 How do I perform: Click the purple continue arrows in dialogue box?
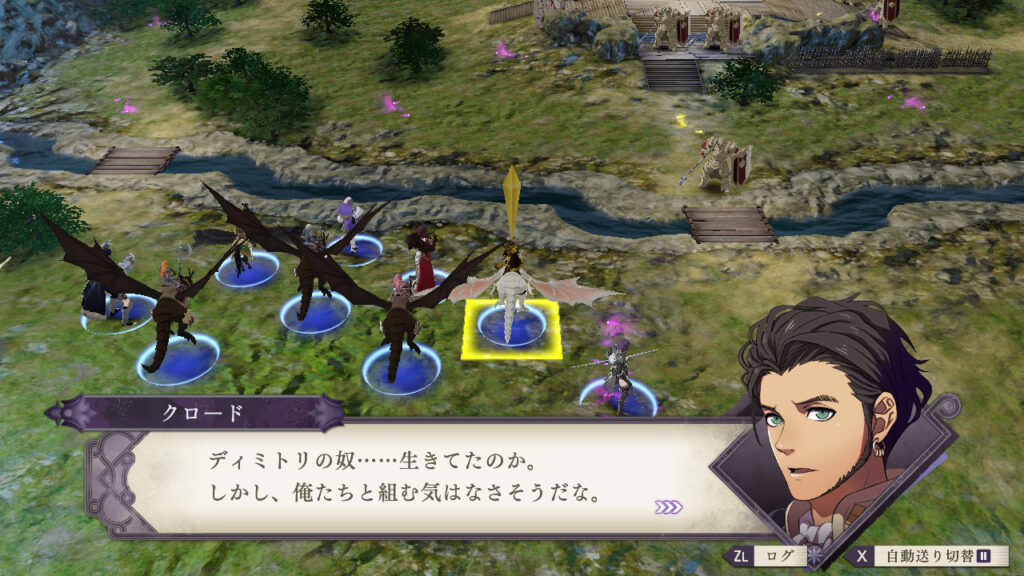pos(668,508)
